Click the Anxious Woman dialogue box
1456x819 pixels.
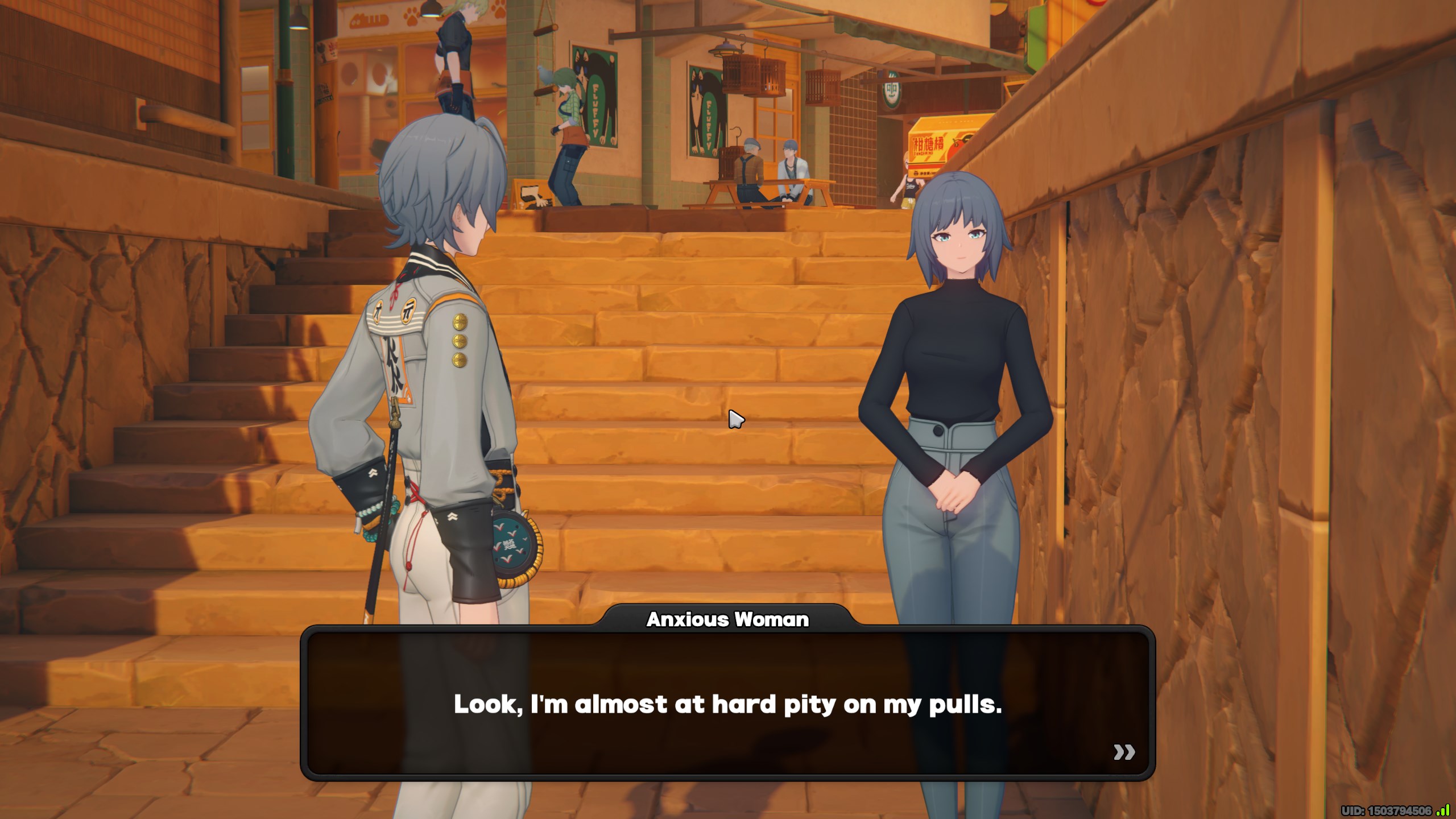point(727,704)
